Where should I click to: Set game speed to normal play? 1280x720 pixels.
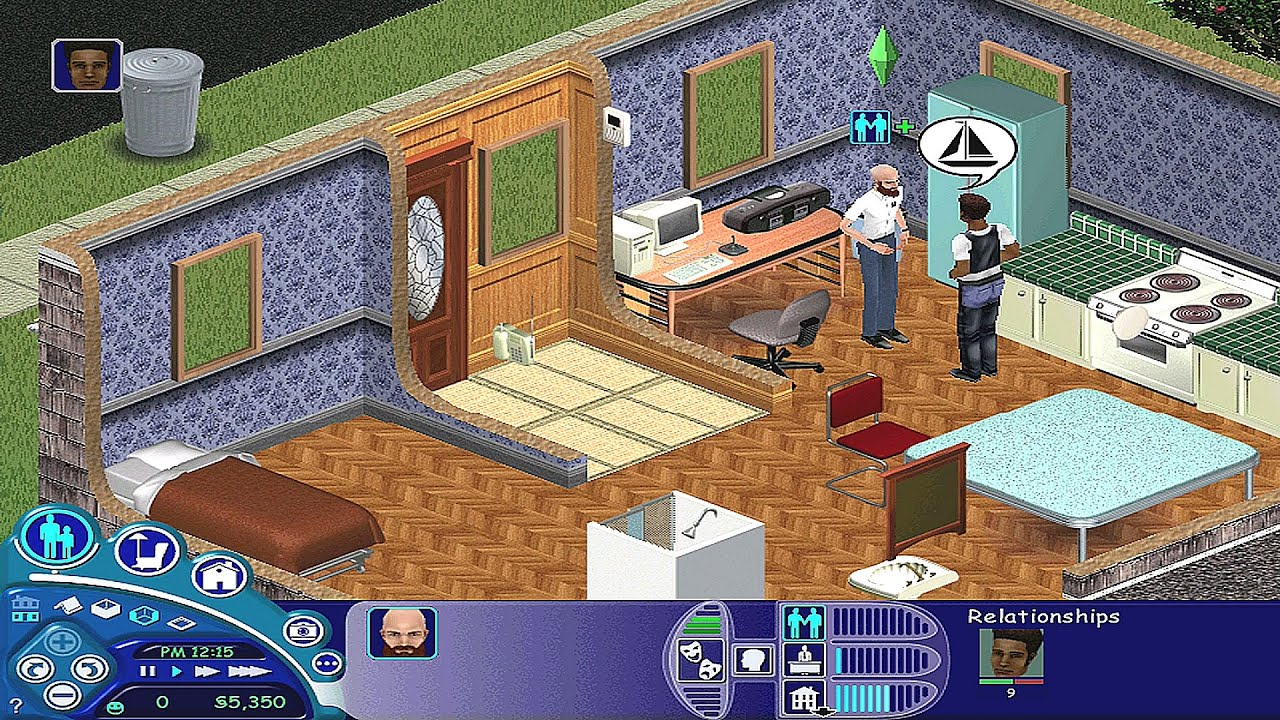pyautogui.click(x=177, y=672)
